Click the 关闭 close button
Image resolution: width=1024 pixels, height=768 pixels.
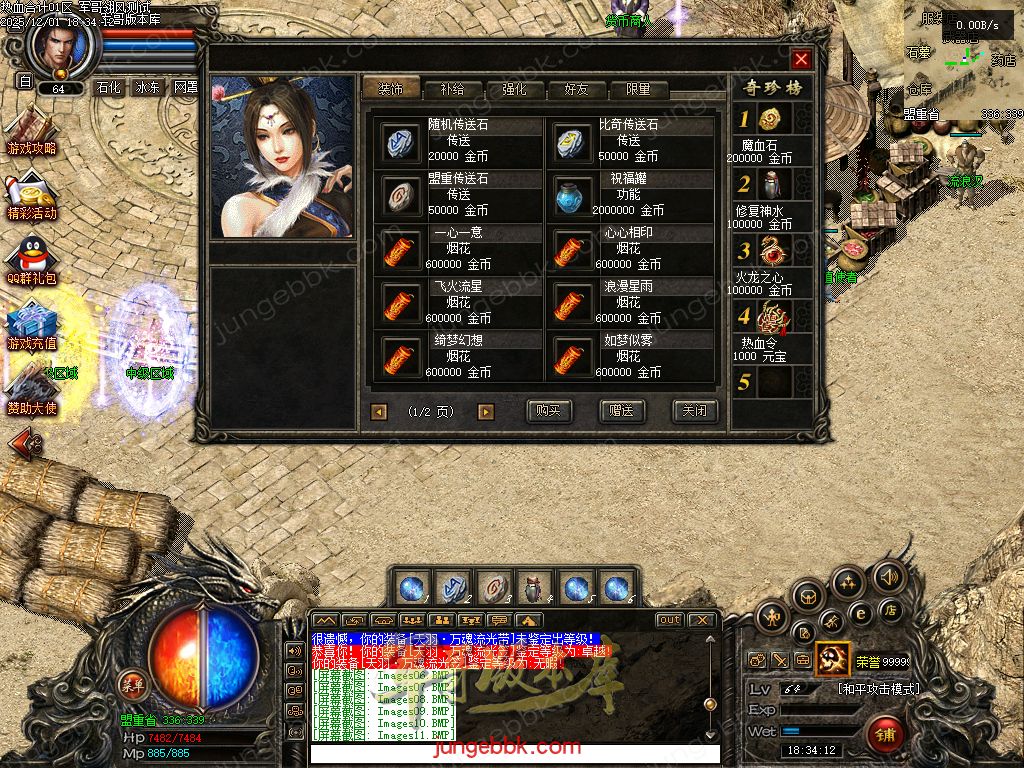pyautogui.click(x=693, y=411)
